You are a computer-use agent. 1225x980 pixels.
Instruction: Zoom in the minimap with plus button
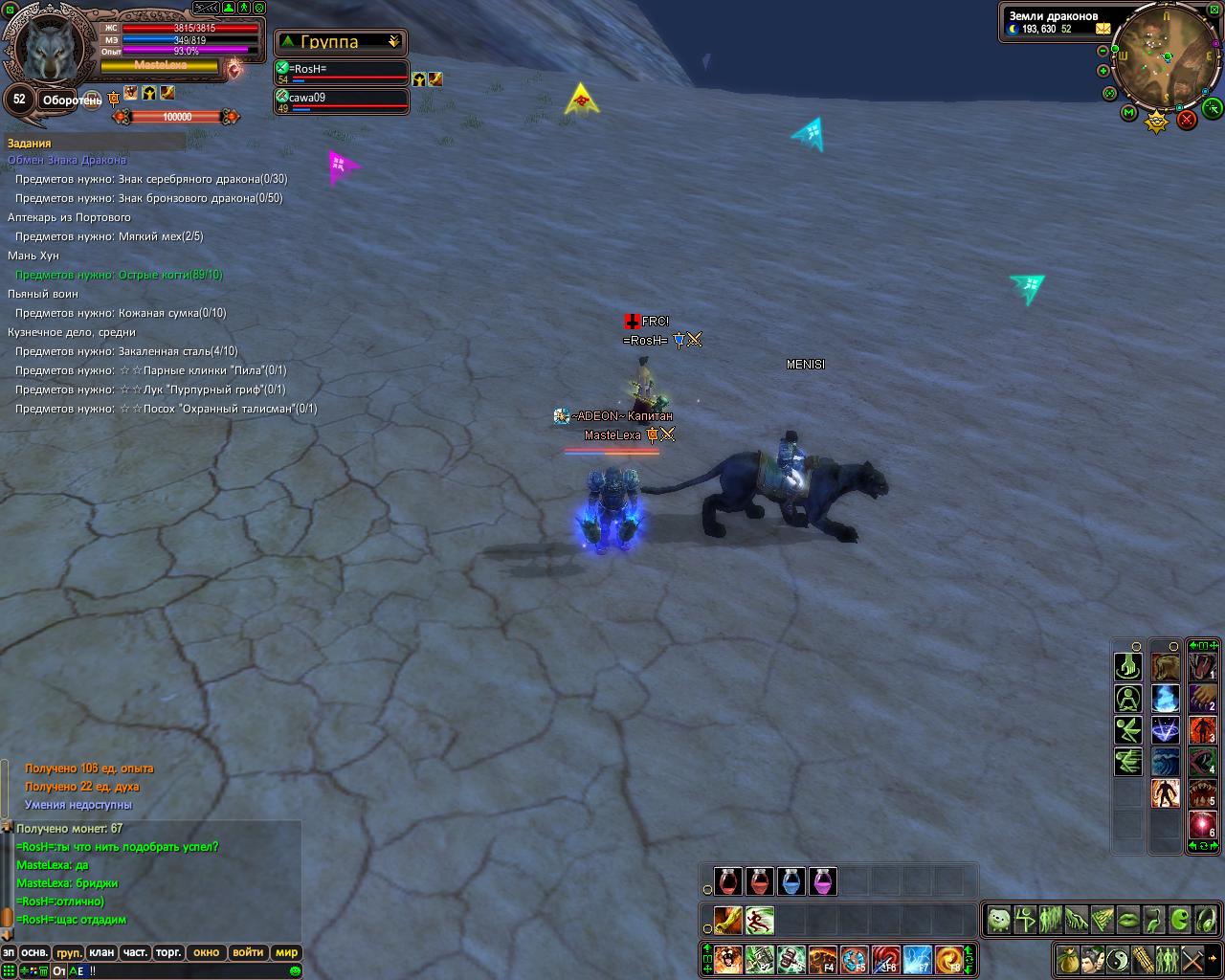pos(1103,71)
